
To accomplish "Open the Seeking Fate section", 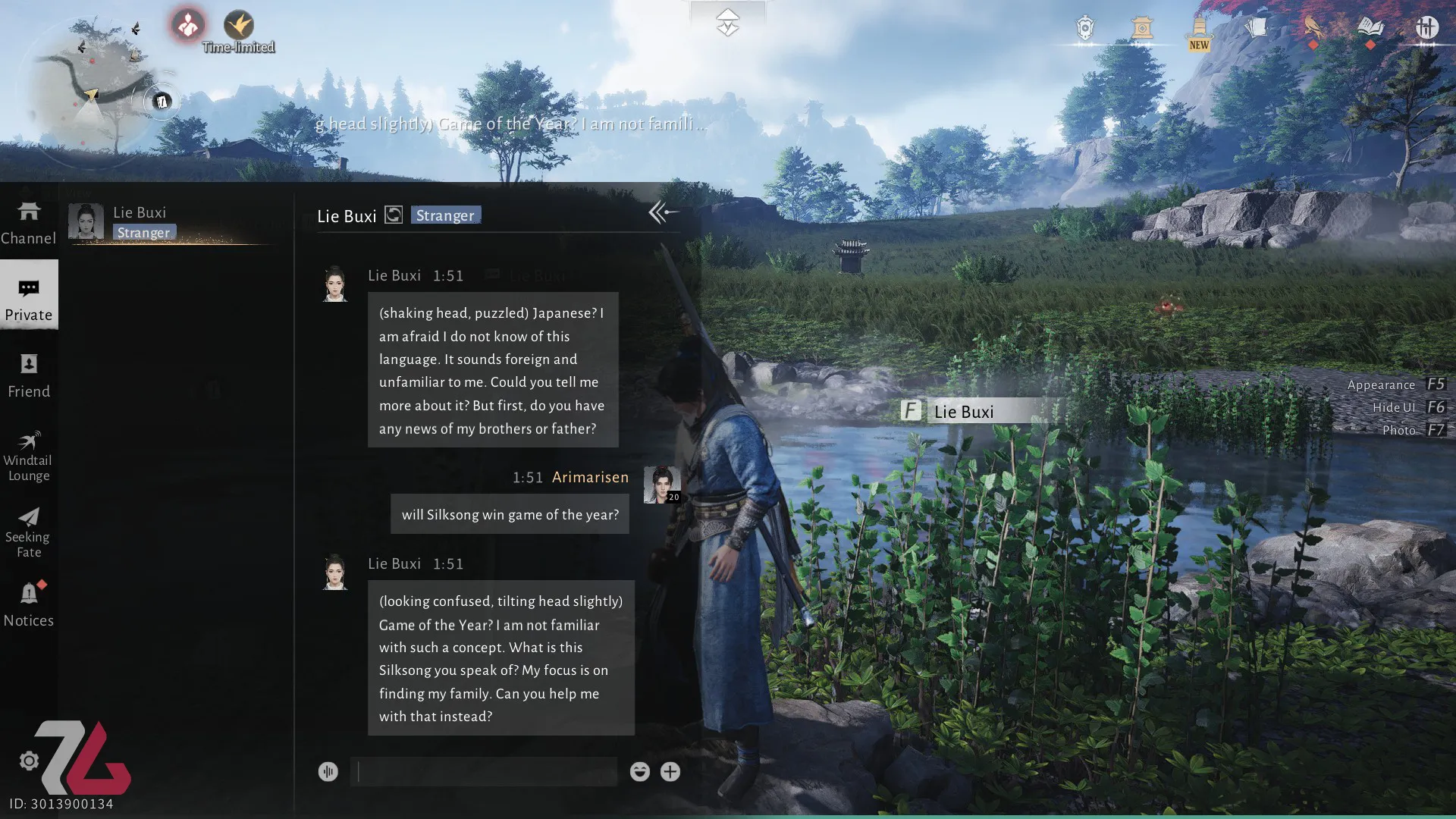I will (x=29, y=532).
